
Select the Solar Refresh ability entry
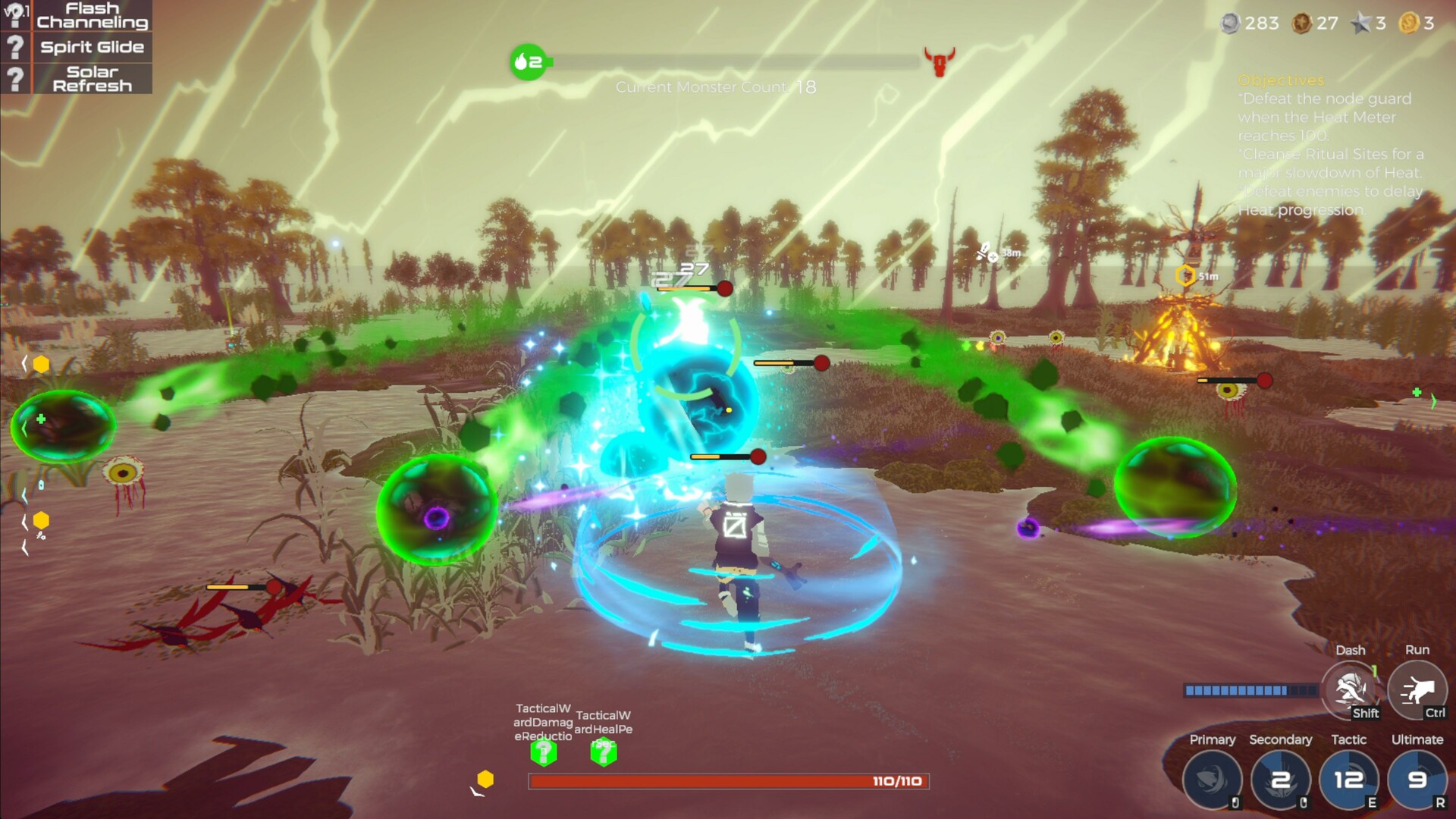pyautogui.click(x=91, y=78)
